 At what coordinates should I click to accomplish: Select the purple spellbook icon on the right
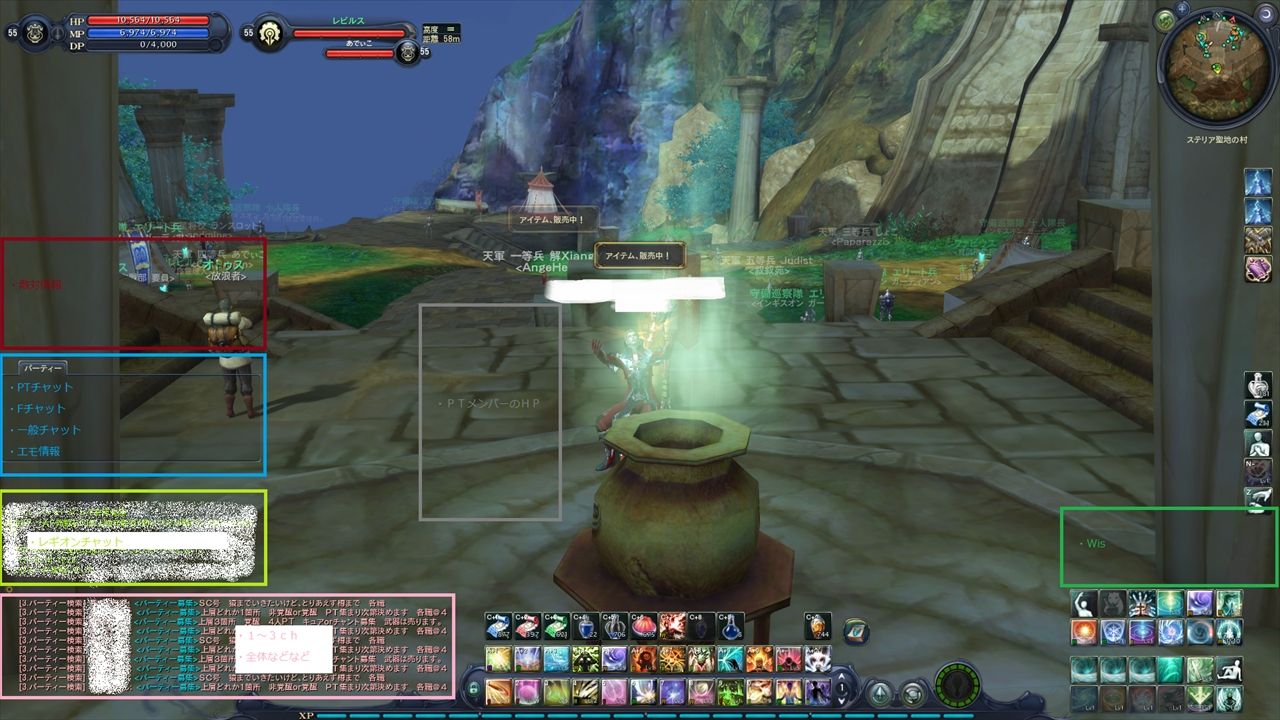click(1257, 269)
